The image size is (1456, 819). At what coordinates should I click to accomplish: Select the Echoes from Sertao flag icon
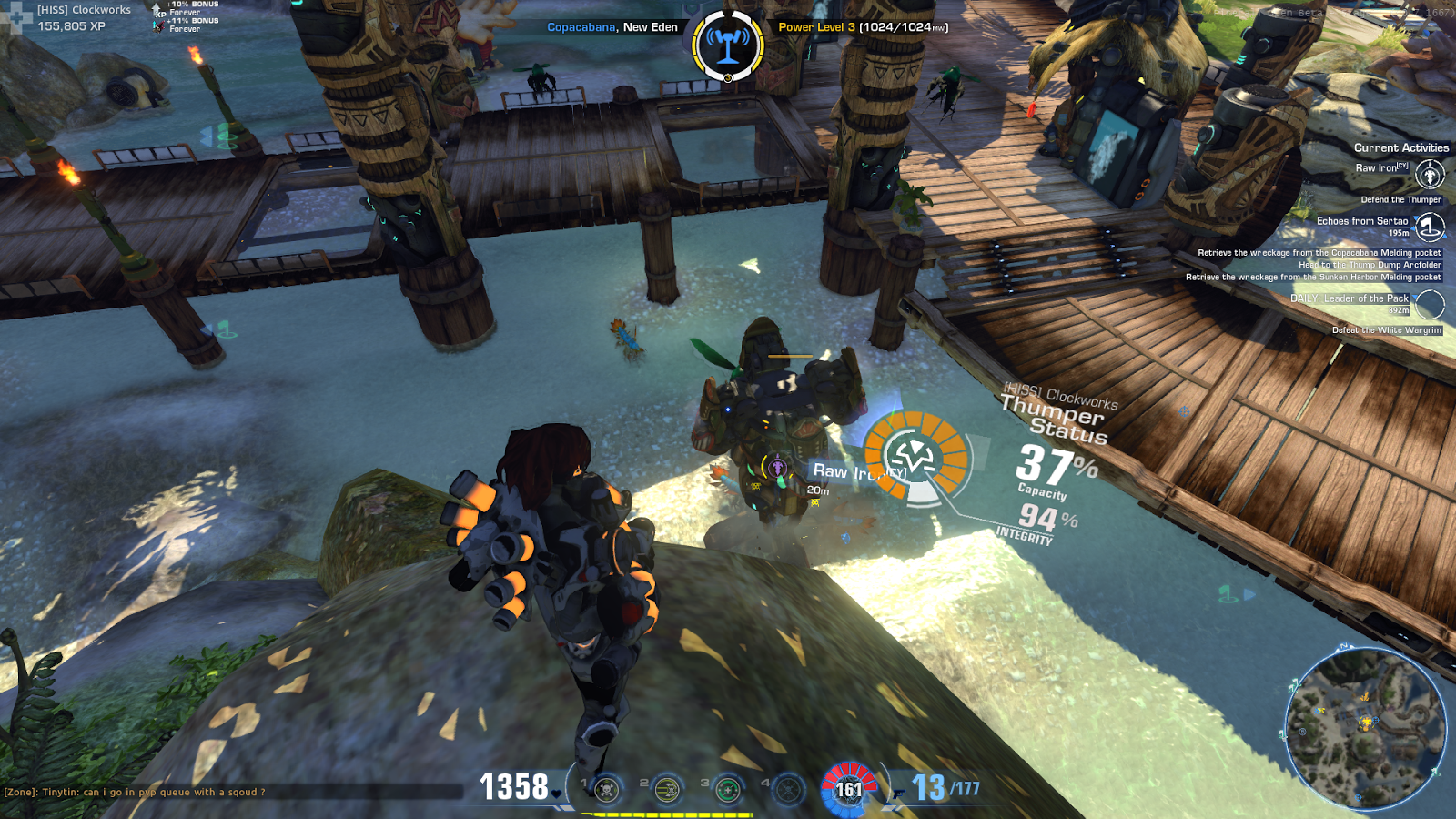[x=1429, y=227]
